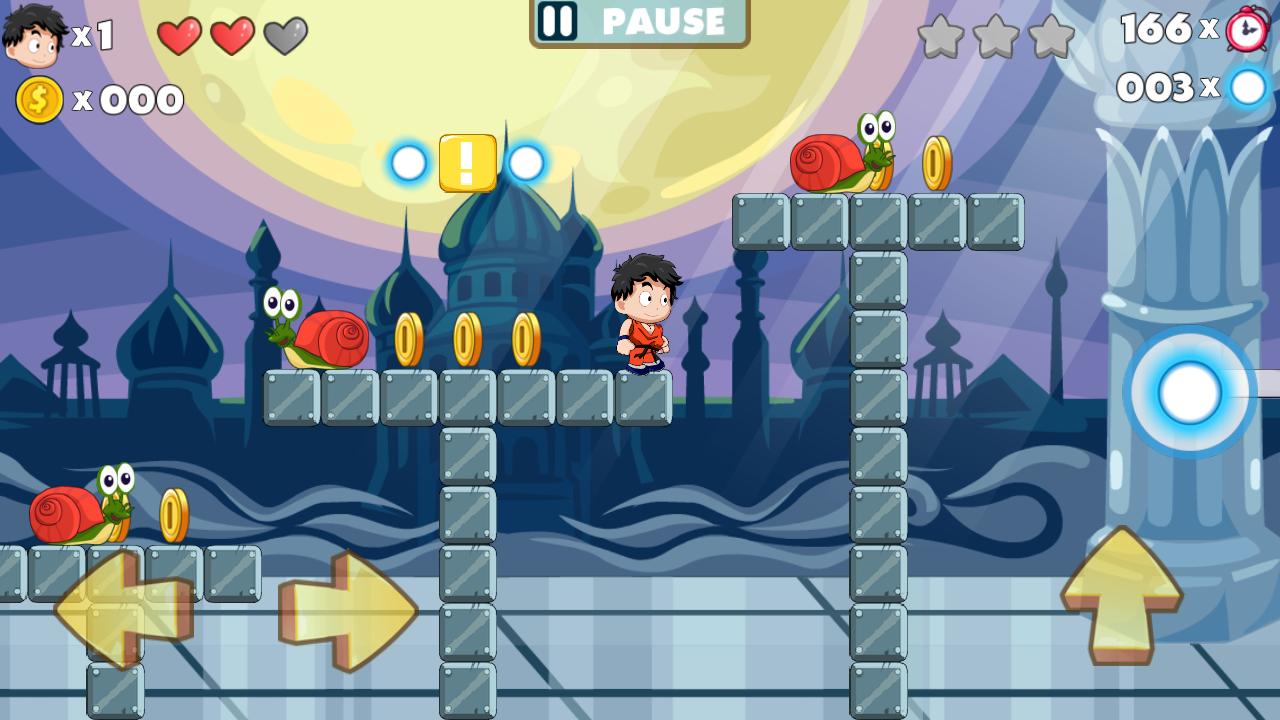Image resolution: width=1280 pixels, height=720 pixels.
Task: Click the red alarm clock timer icon
Action: (1246, 30)
